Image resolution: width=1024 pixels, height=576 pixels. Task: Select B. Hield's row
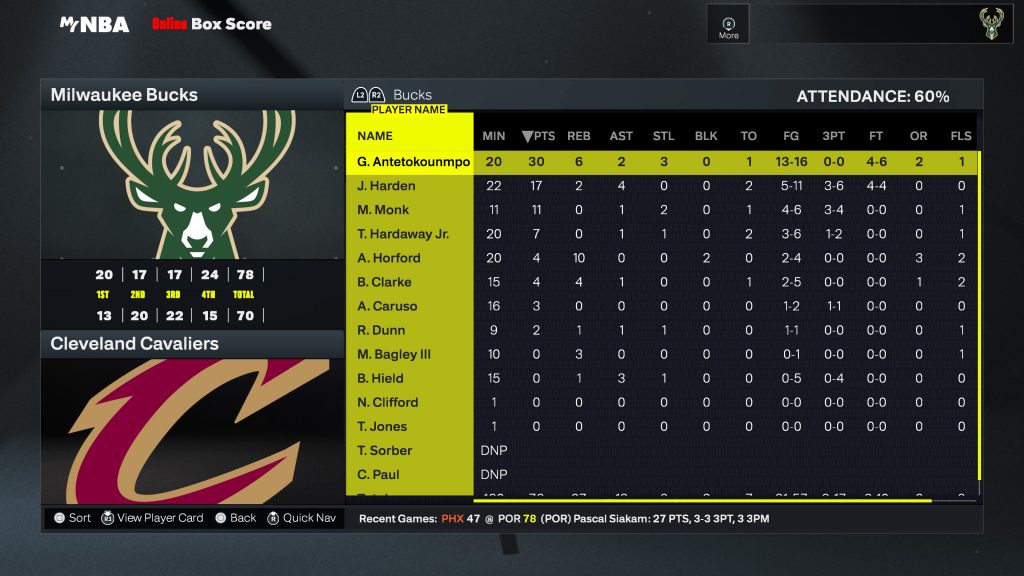pyautogui.click(x=380, y=378)
